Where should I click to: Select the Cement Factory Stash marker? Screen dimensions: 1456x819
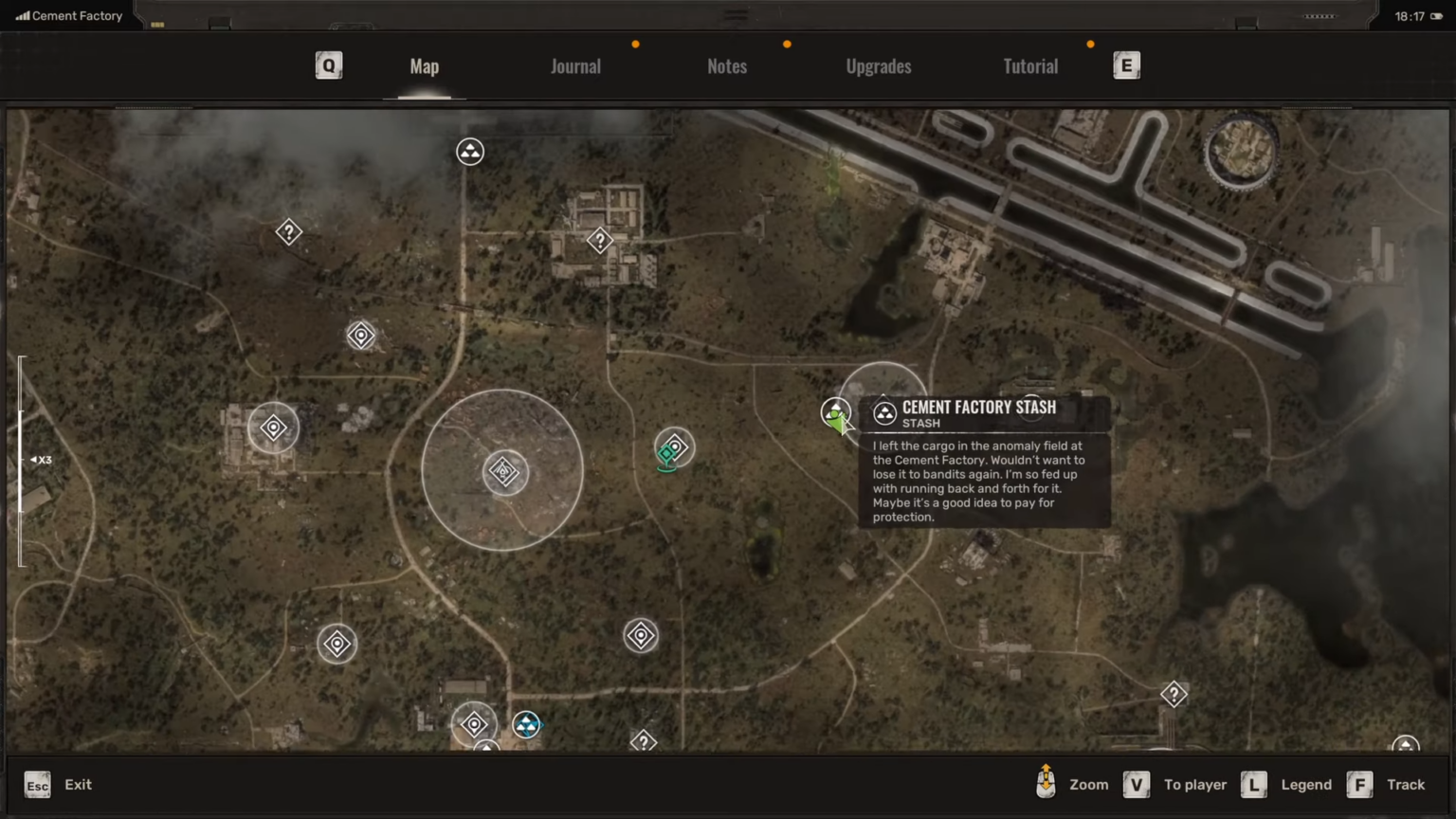(835, 411)
